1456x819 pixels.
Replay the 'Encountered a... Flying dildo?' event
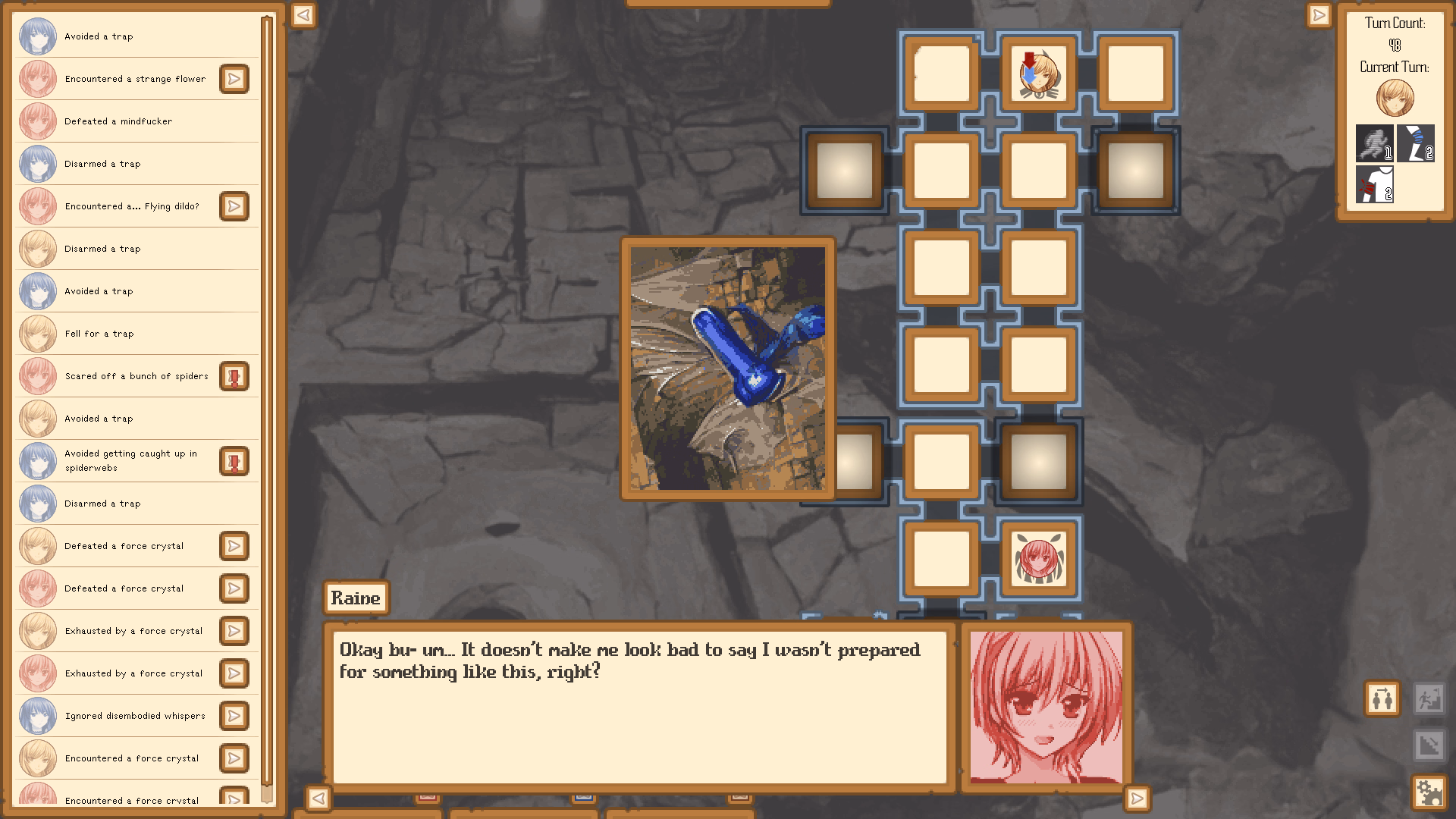coord(235,206)
